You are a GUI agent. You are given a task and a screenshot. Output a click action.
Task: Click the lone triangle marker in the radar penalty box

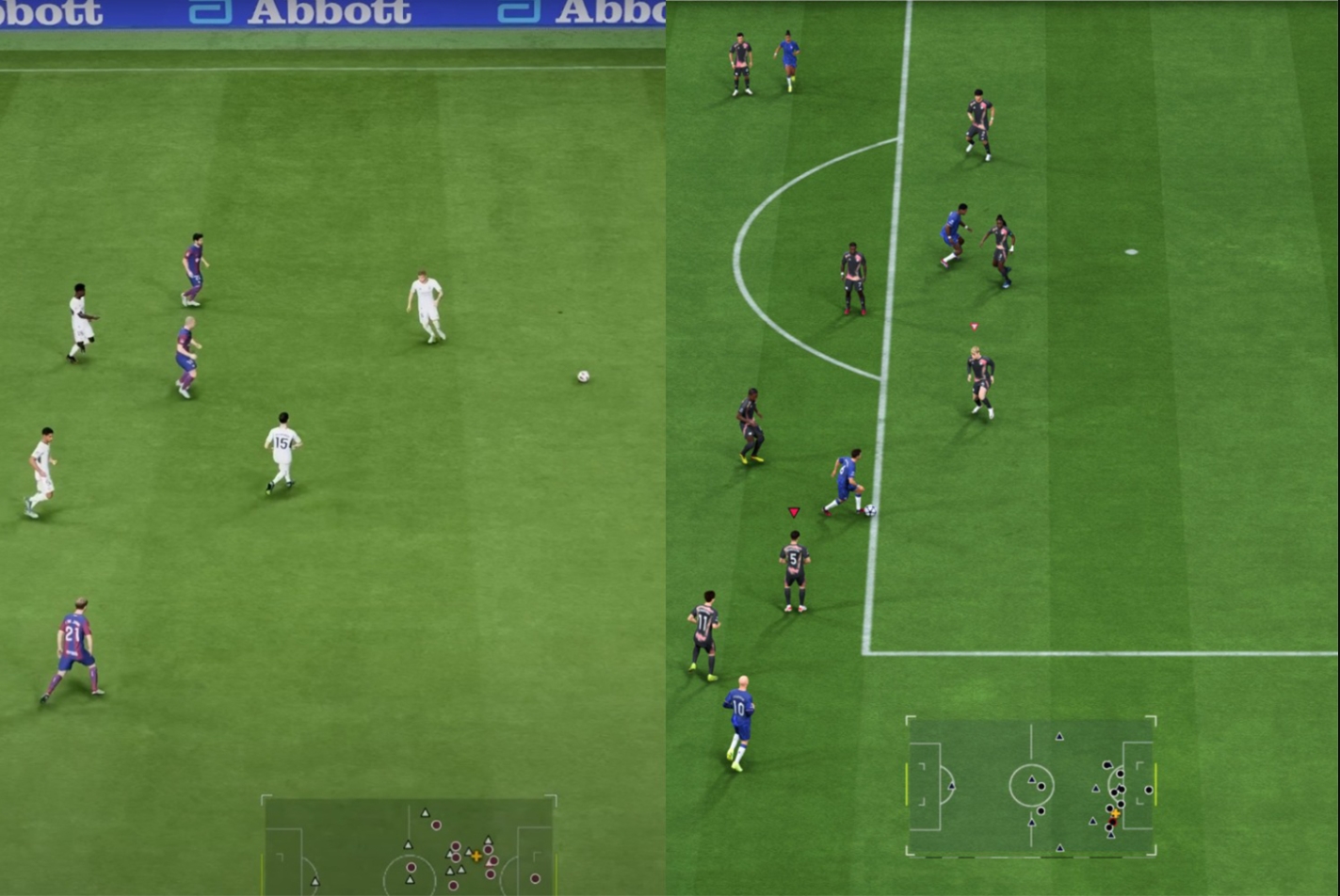point(952,786)
